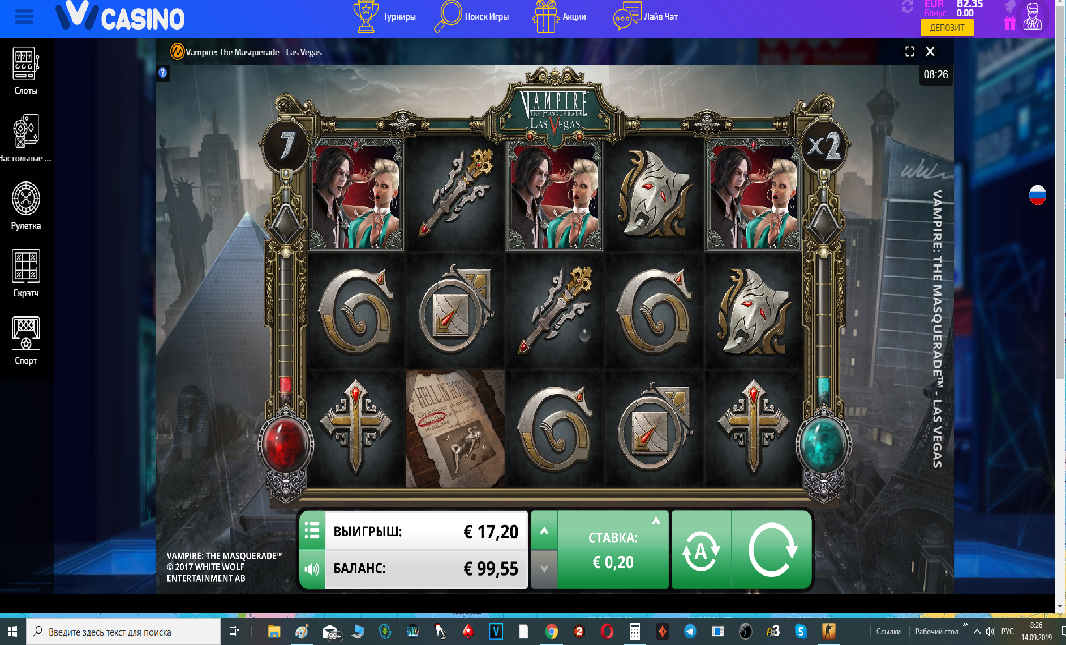Viewport: 1066px width, 645px height.
Task: Decrease the bet with the down arrow
Action: tap(543, 569)
